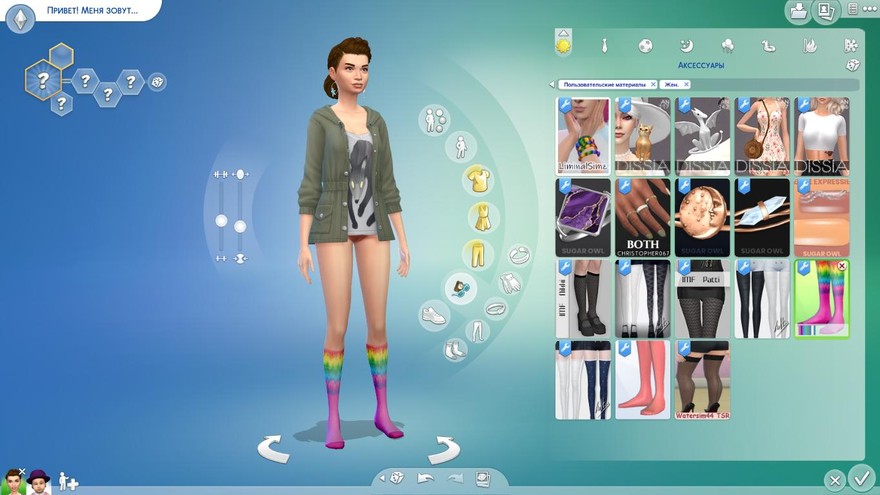The width and height of the screenshot is (880, 495).
Task: Confirm the Sim with the checkmark button
Action: click(x=859, y=477)
